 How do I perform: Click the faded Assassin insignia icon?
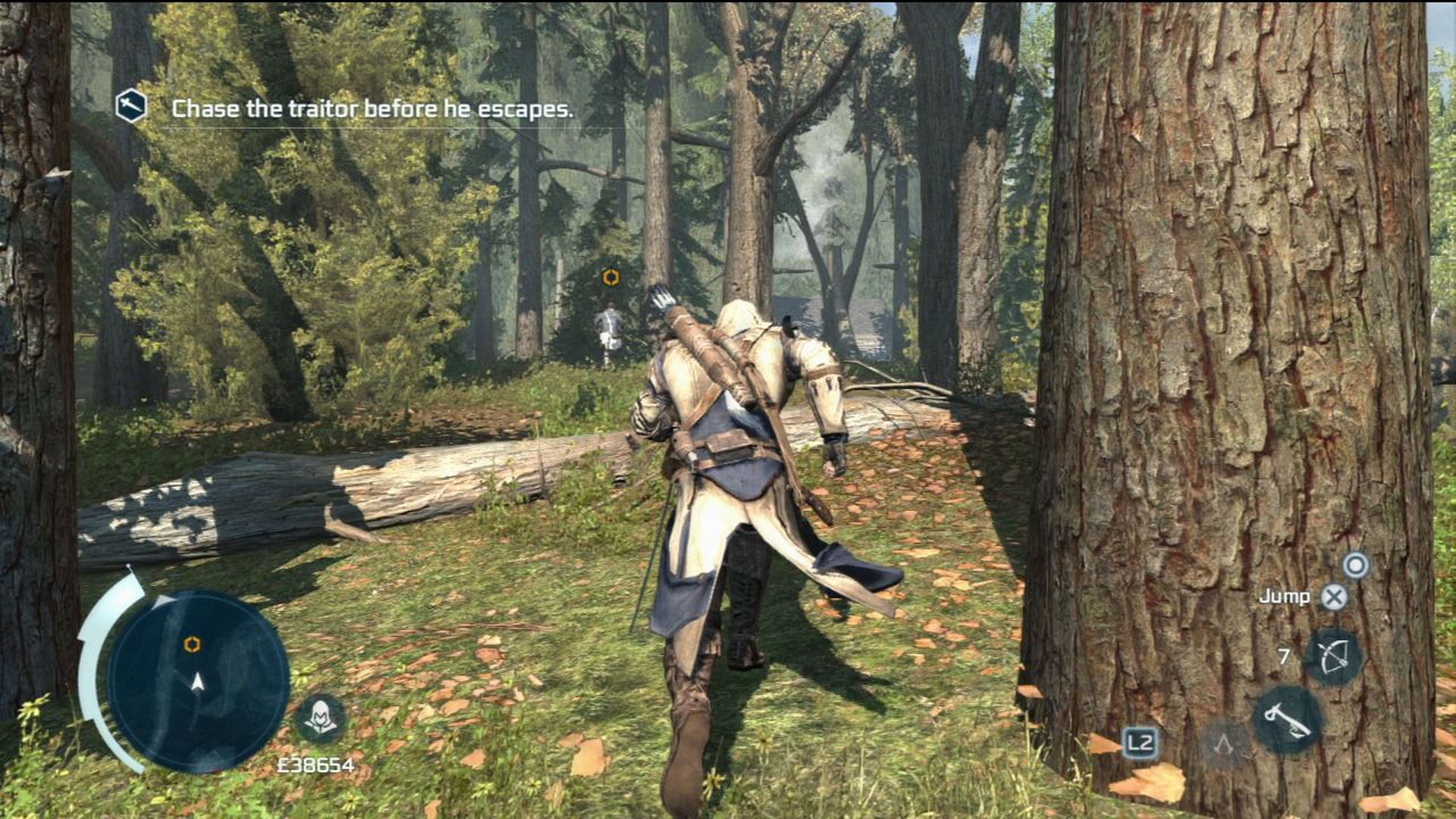tap(1224, 744)
